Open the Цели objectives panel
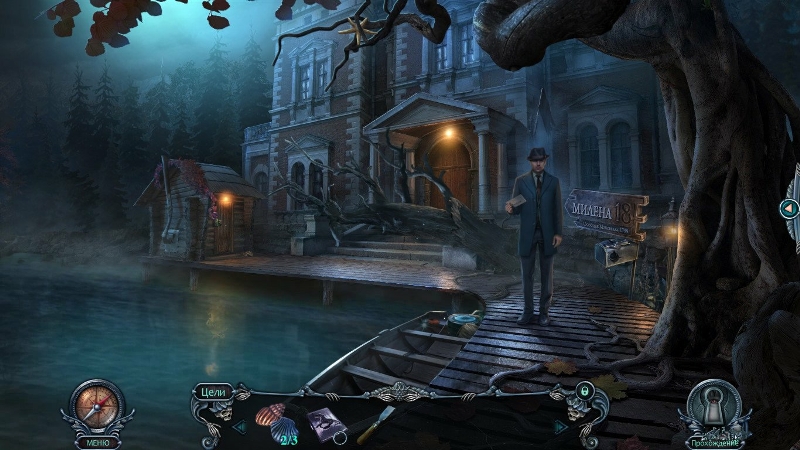800x450 pixels. click(213, 391)
